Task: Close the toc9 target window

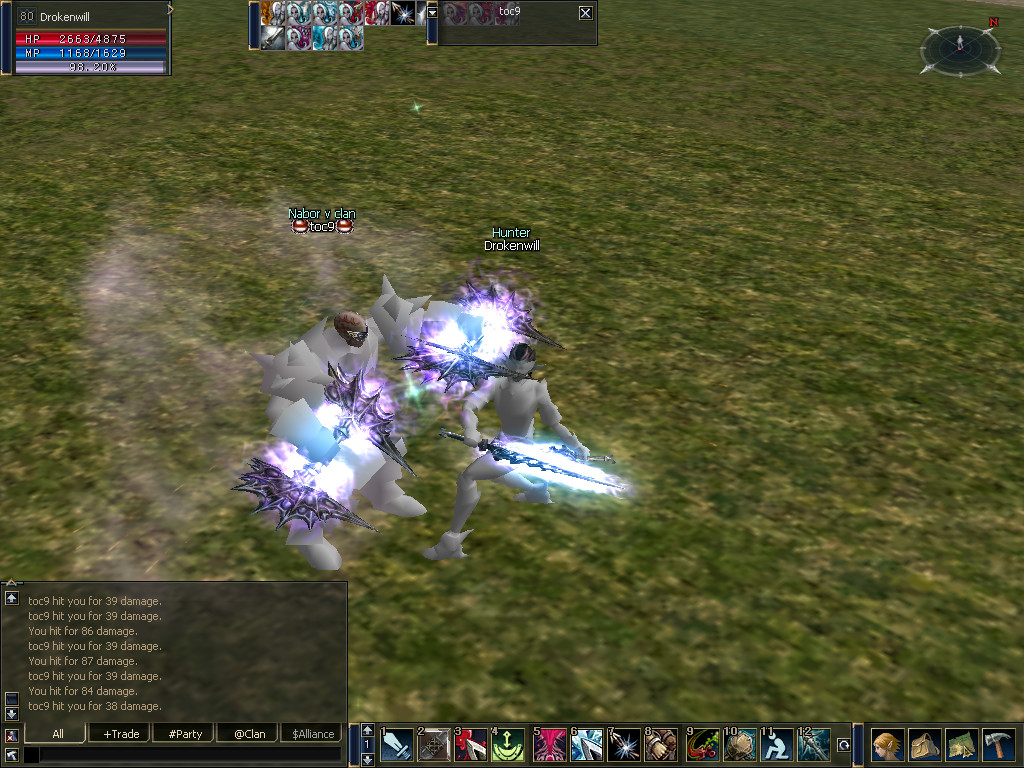Action: click(x=585, y=13)
